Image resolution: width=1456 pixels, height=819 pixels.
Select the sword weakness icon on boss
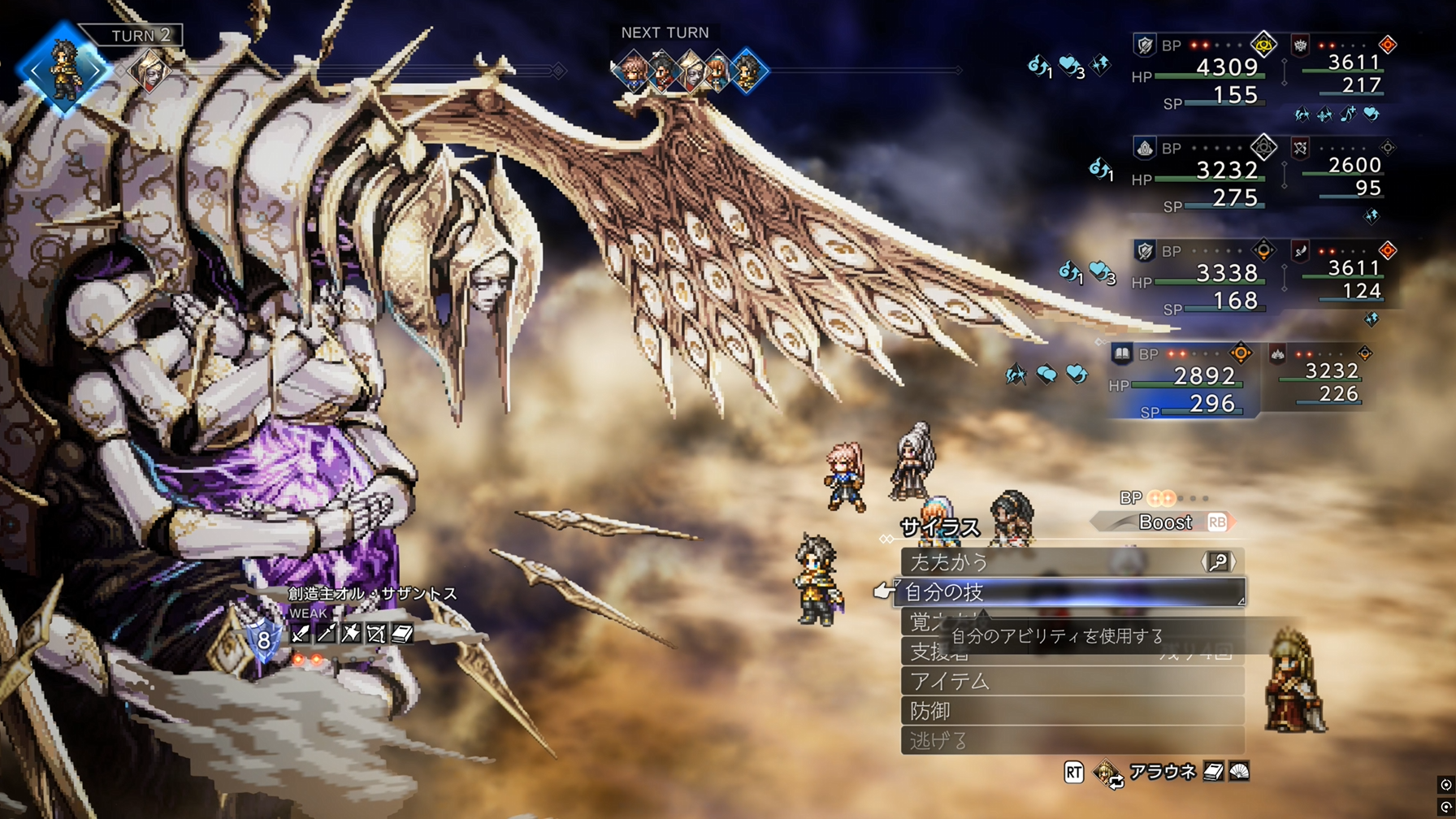[301, 634]
